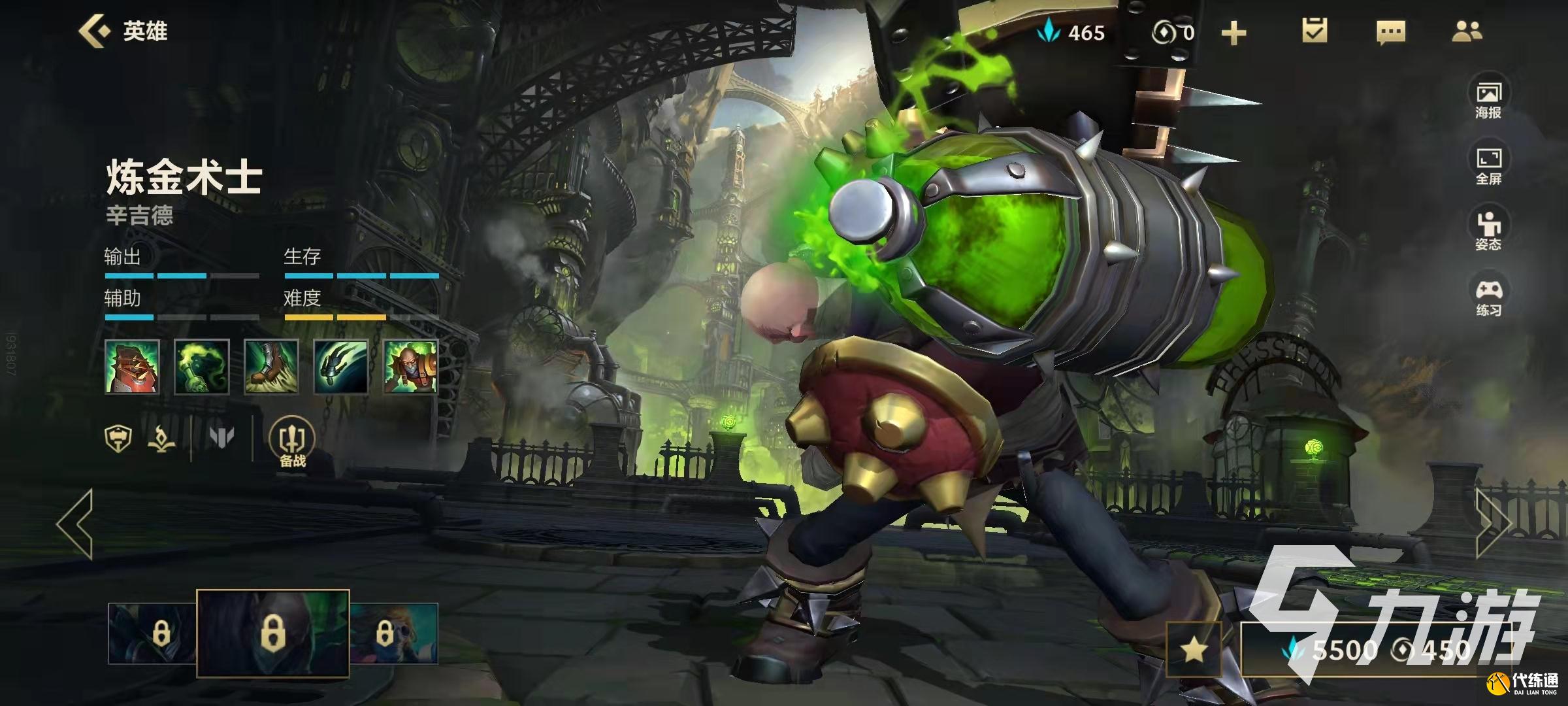
Task: Select the boot adhesive ability icon
Action: [x=271, y=367]
